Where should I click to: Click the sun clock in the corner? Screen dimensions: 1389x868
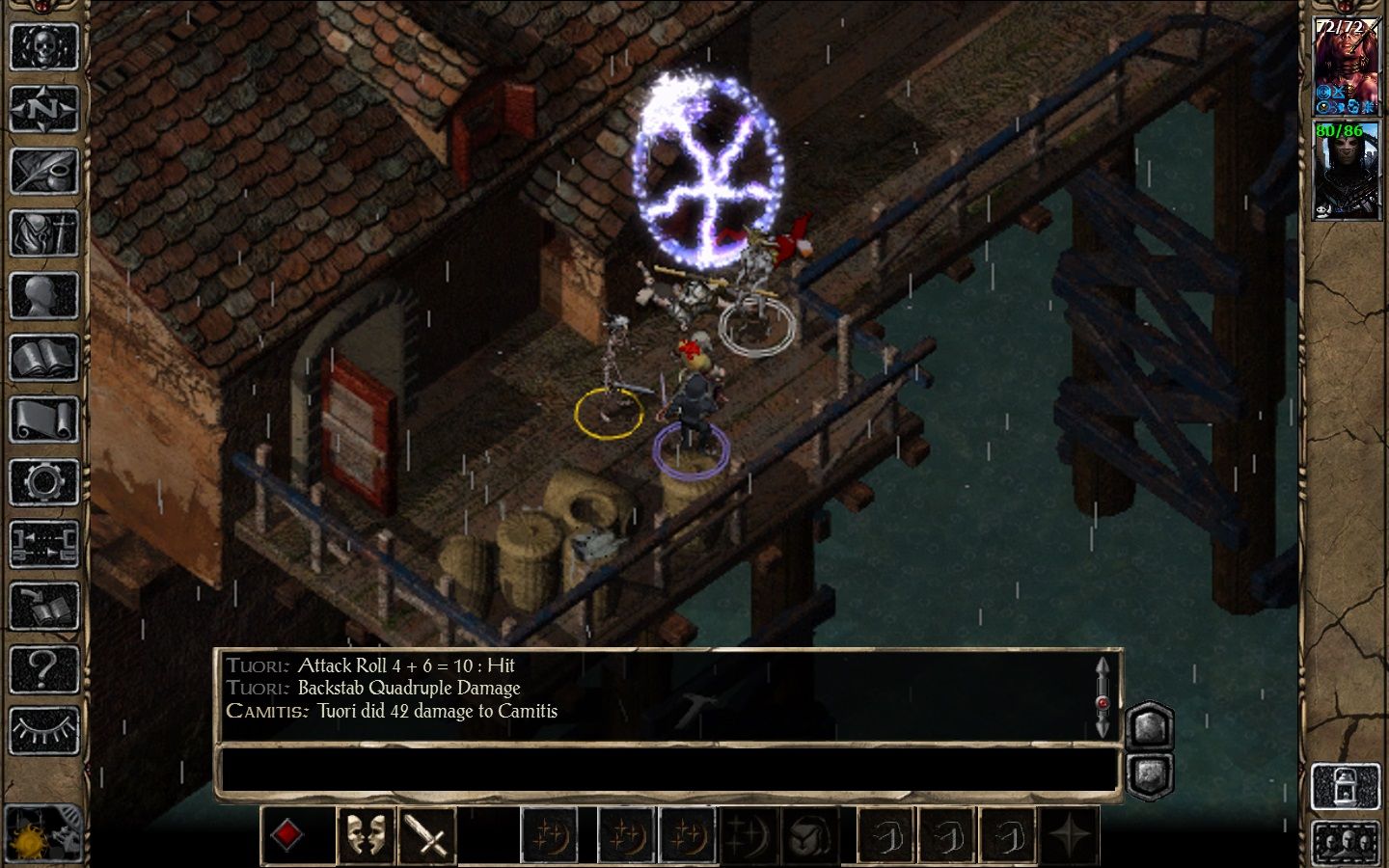coord(37,831)
